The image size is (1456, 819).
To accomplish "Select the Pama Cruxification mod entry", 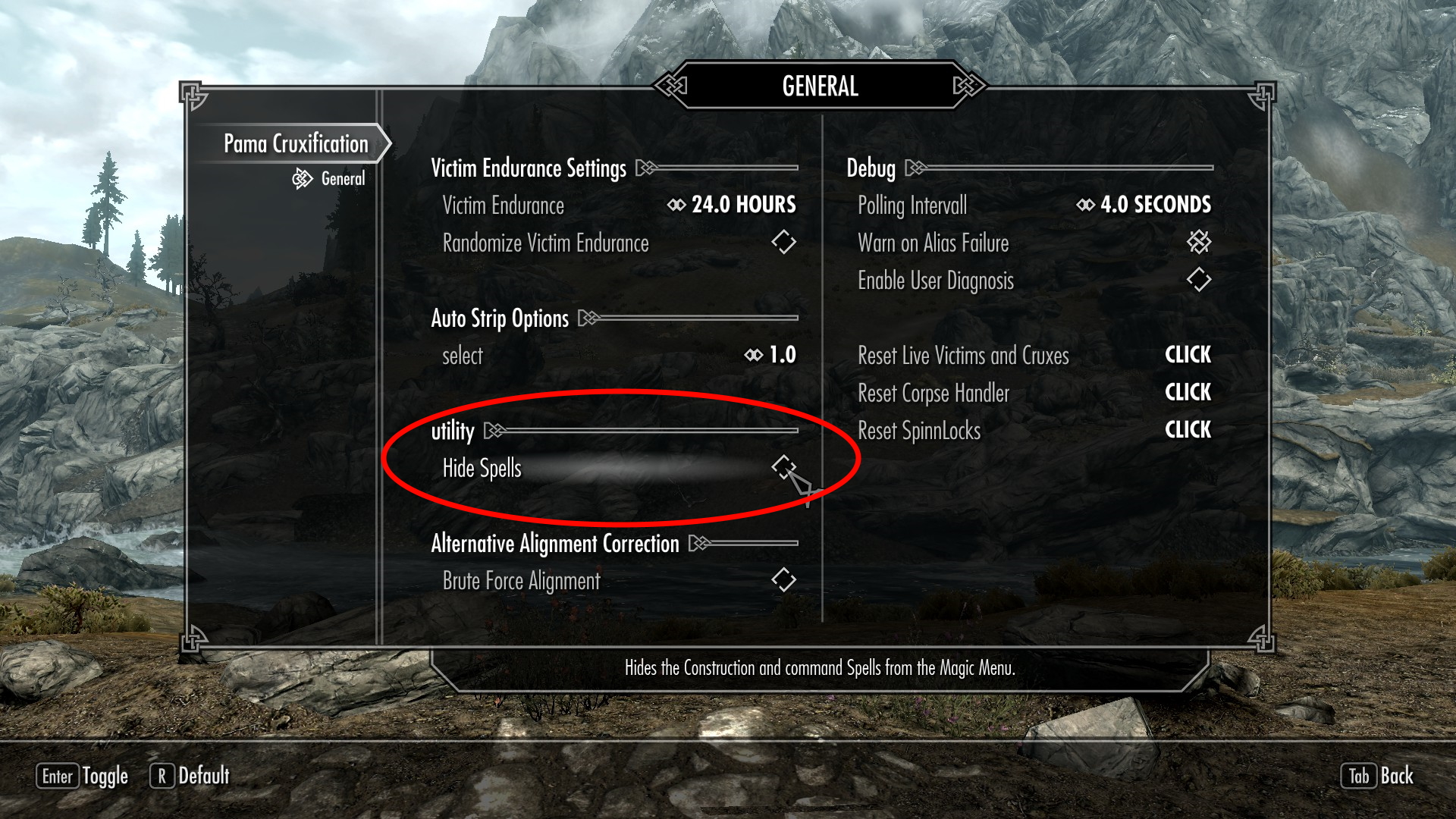I will coord(295,143).
